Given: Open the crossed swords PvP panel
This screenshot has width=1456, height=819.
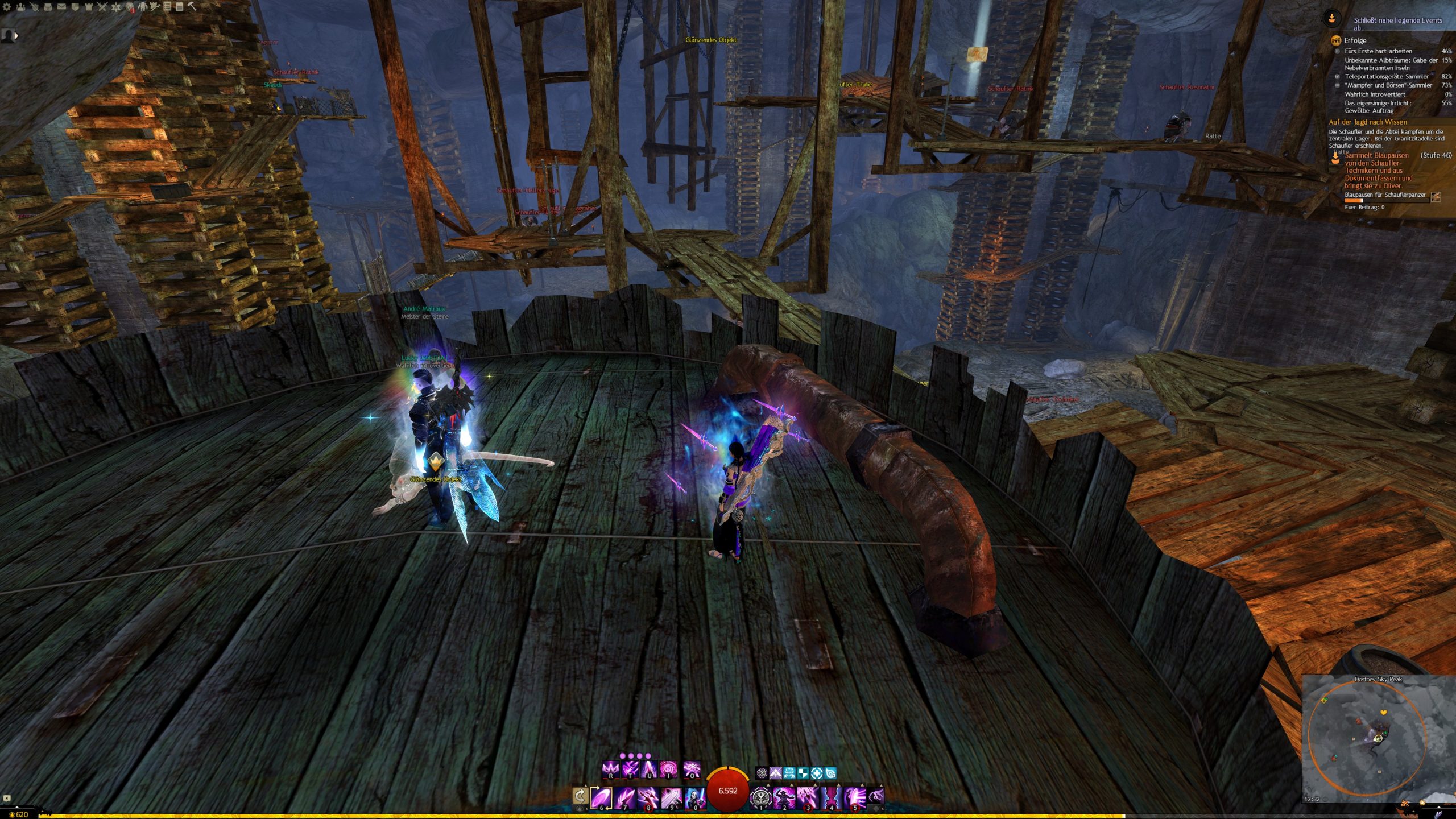Looking at the screenshot, I should tap(102, 7).
